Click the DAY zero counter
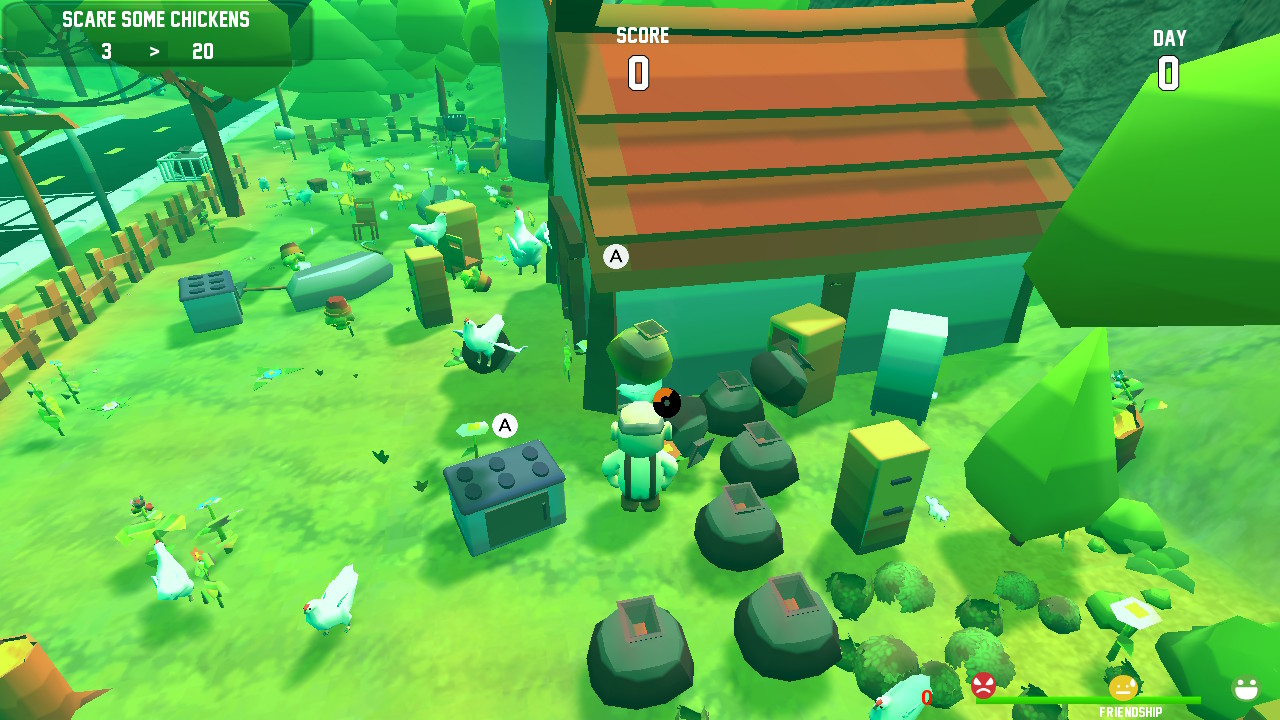This screenshot has height=720, width=1280. click(1168, 72)
